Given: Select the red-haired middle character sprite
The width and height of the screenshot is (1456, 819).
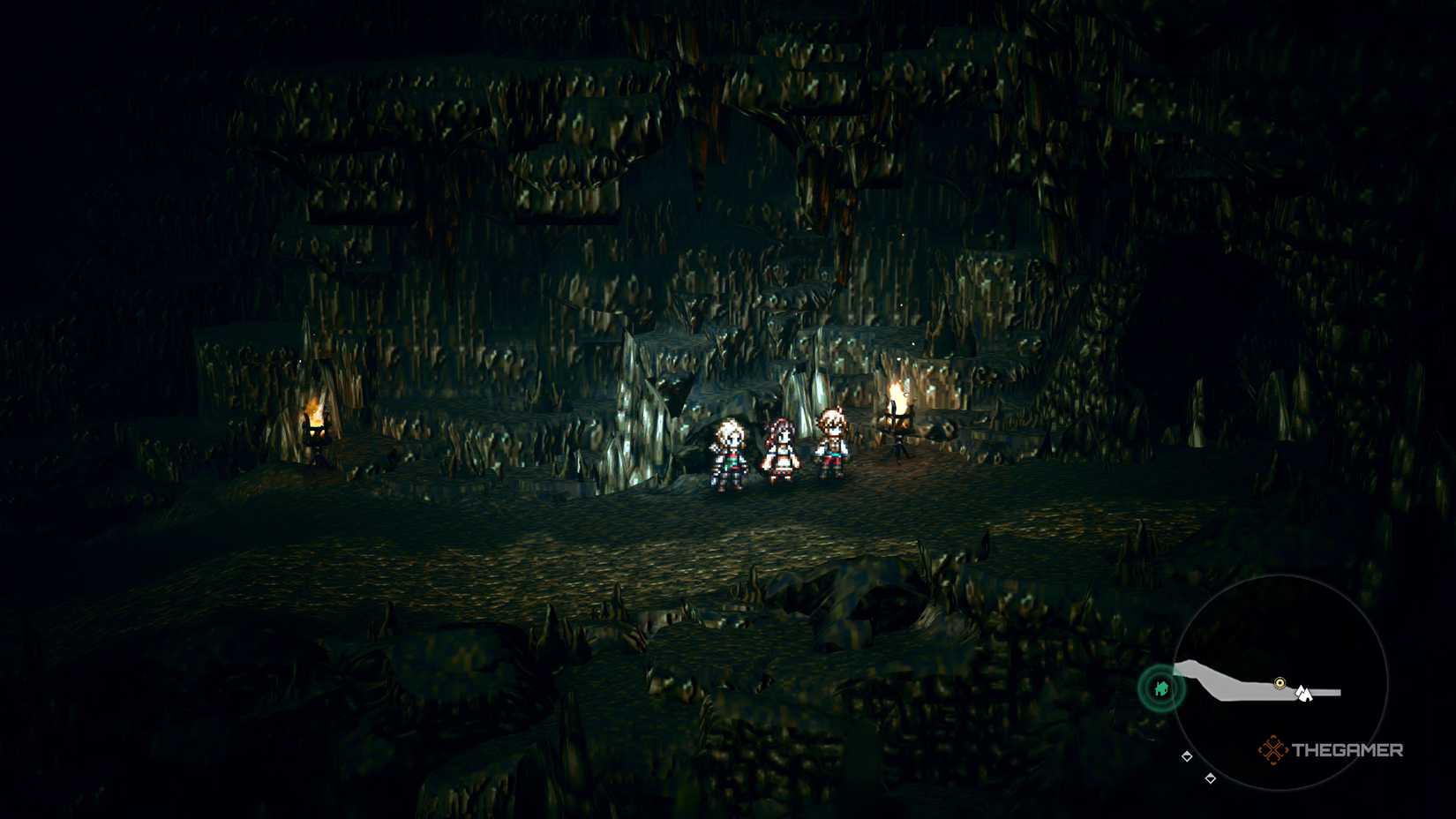Looking at the screenshot, I should pos(782,448).
